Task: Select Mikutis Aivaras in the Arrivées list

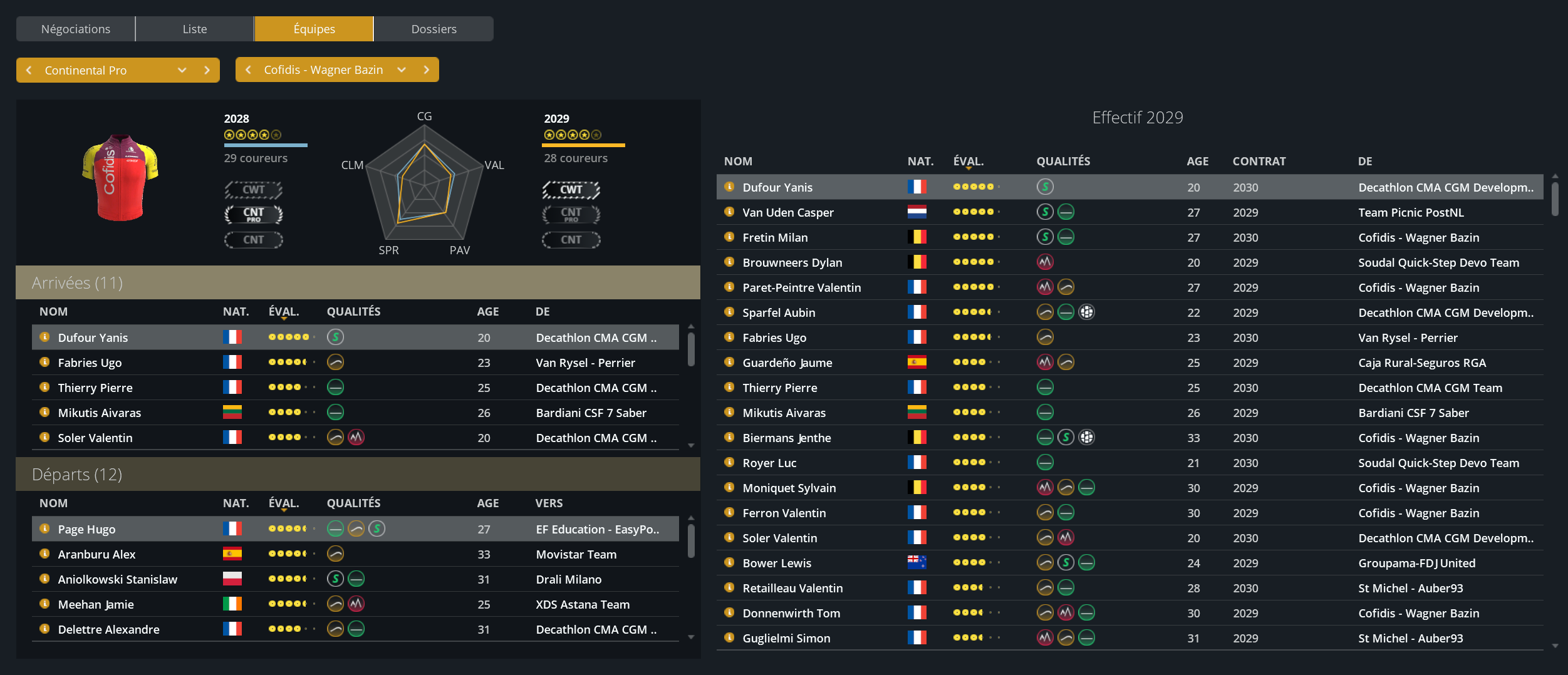Action: 100,413
